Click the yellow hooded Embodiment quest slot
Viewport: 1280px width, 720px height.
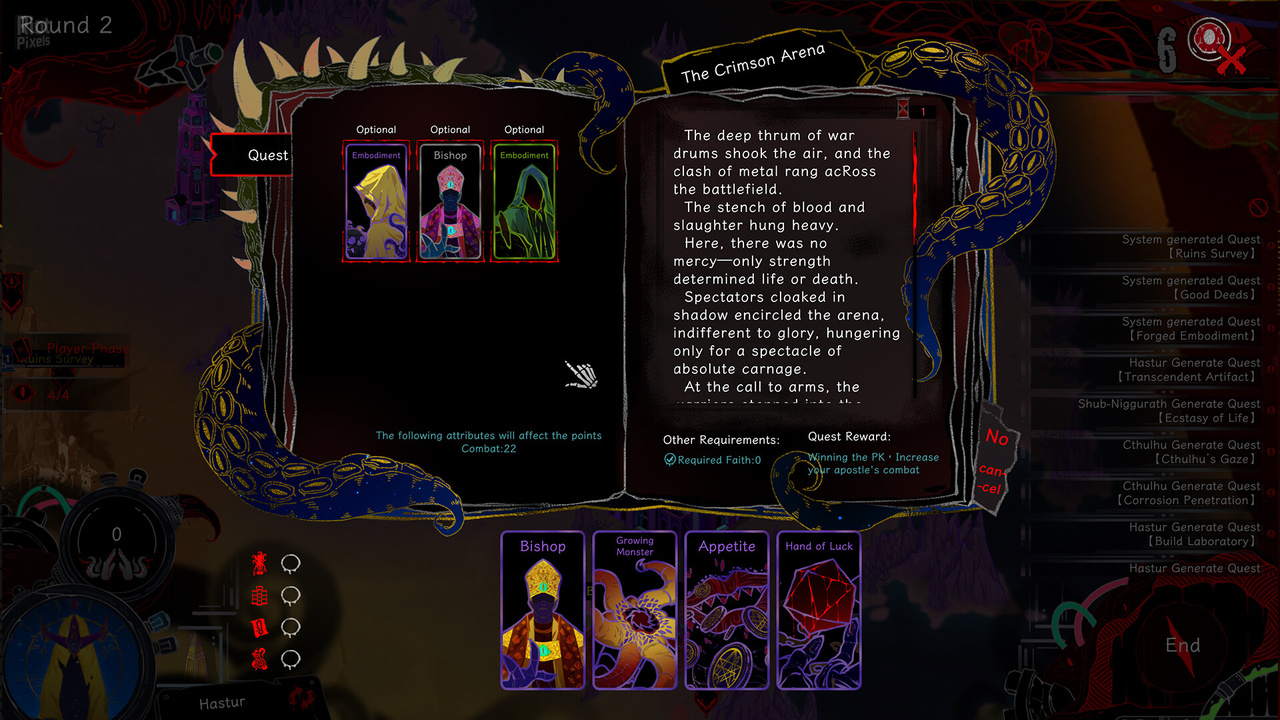click(x=376, y=201)
